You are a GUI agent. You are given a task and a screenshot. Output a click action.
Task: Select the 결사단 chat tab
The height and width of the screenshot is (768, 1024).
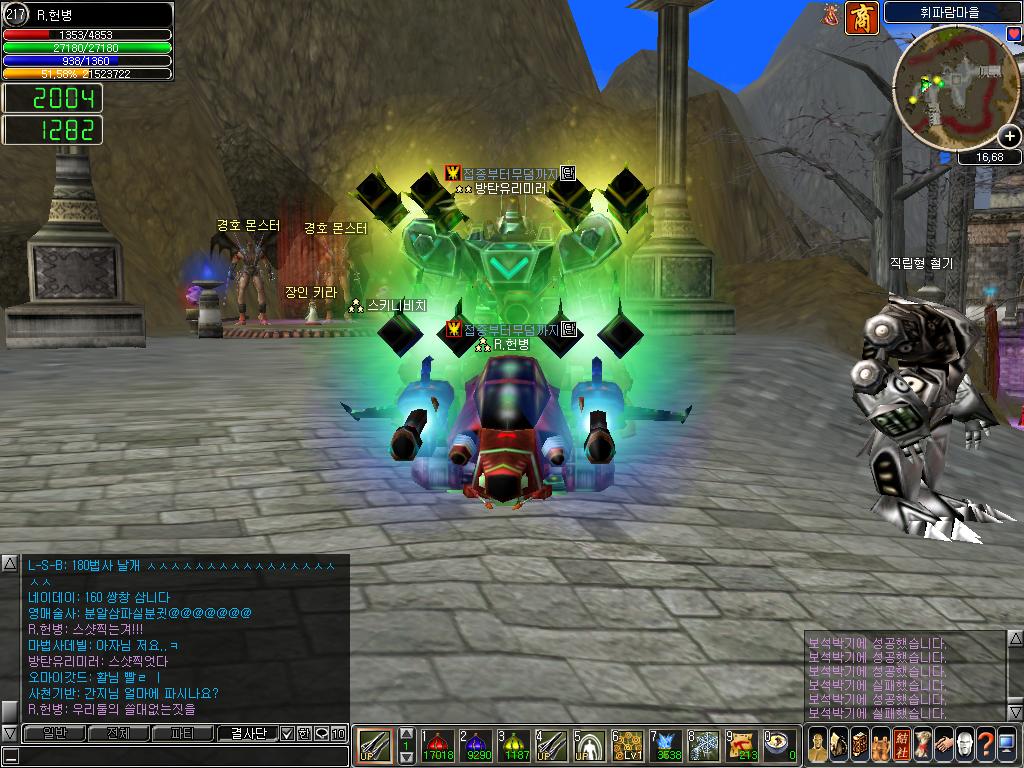pyautogui.click(x=247, y=733)
